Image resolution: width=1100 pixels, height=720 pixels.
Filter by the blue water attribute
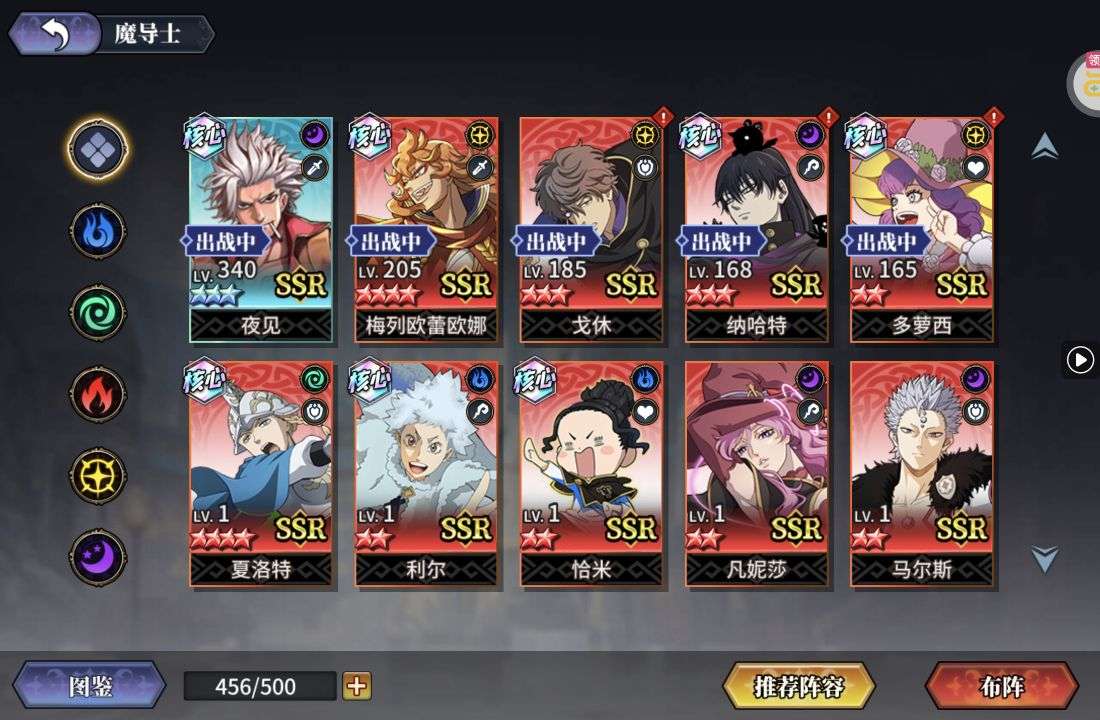click(x=98, y=231)
